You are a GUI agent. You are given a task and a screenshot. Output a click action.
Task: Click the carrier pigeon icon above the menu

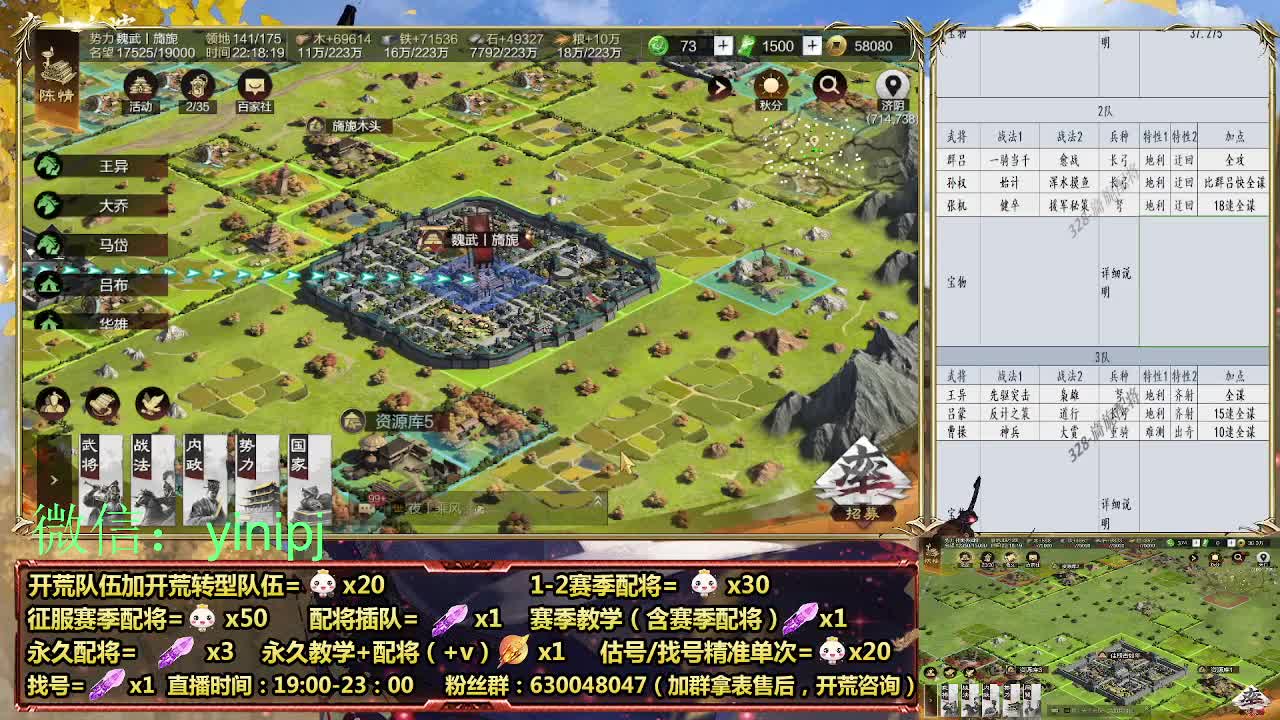(x=153, y=400)
